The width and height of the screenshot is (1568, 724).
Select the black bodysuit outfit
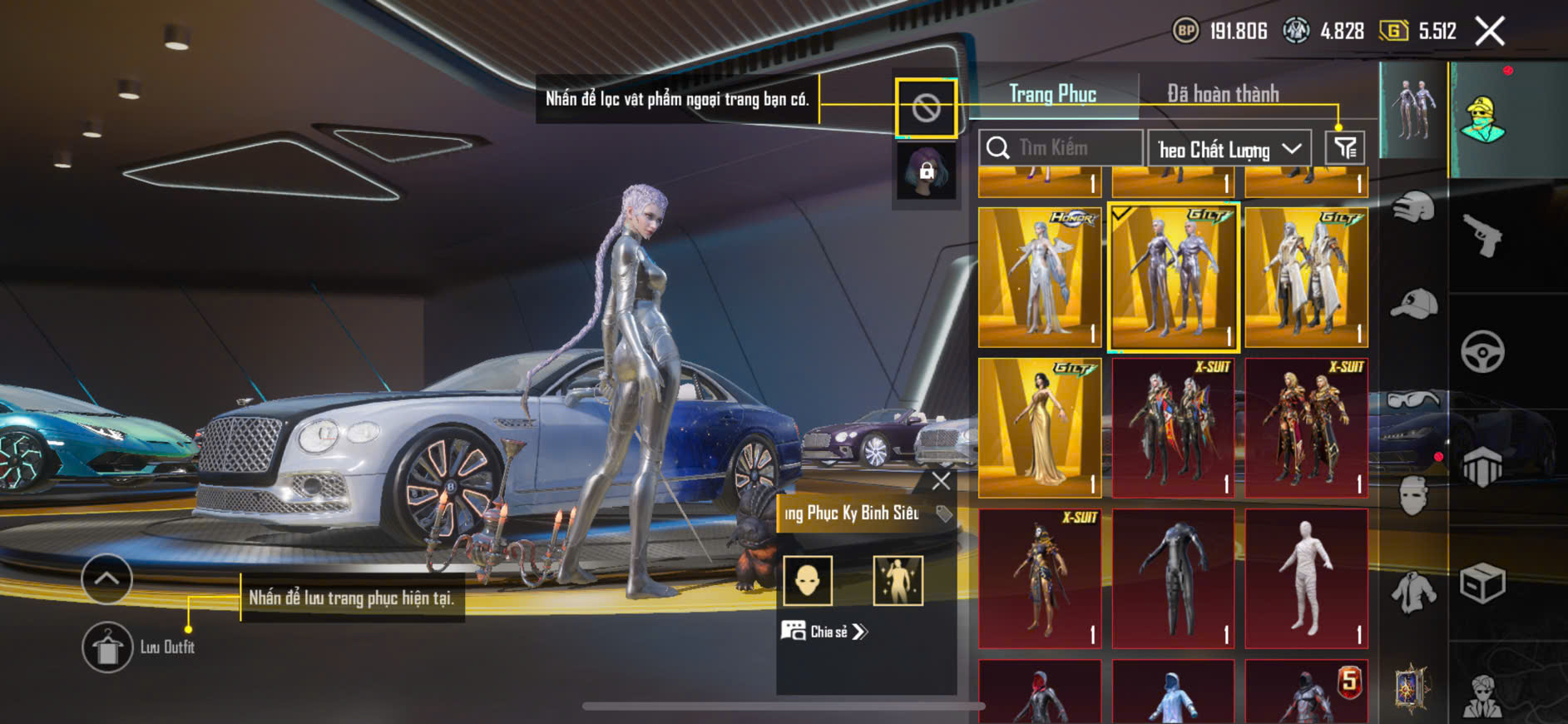coord(1173,578)
